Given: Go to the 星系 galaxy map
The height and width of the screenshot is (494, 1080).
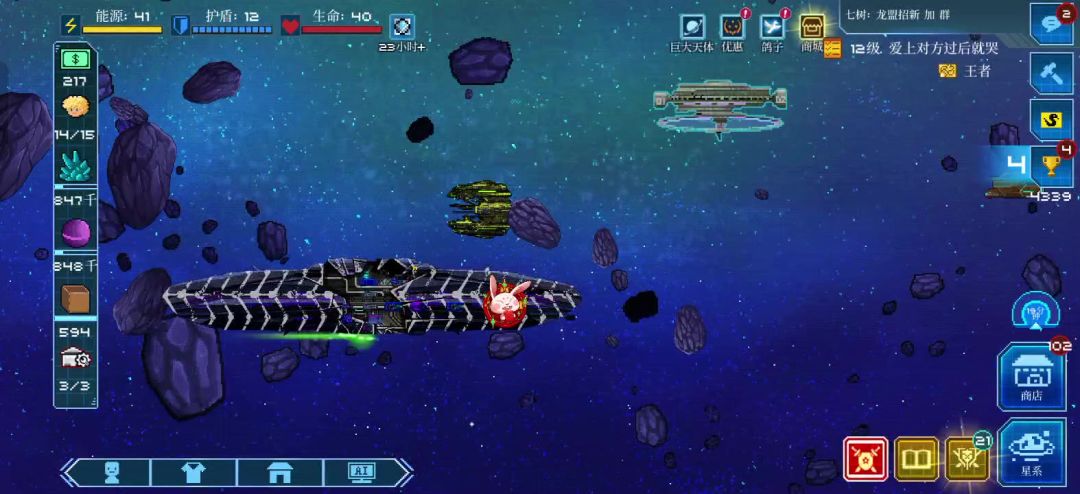Looking at the screenshot, I should coord(1031,449).
